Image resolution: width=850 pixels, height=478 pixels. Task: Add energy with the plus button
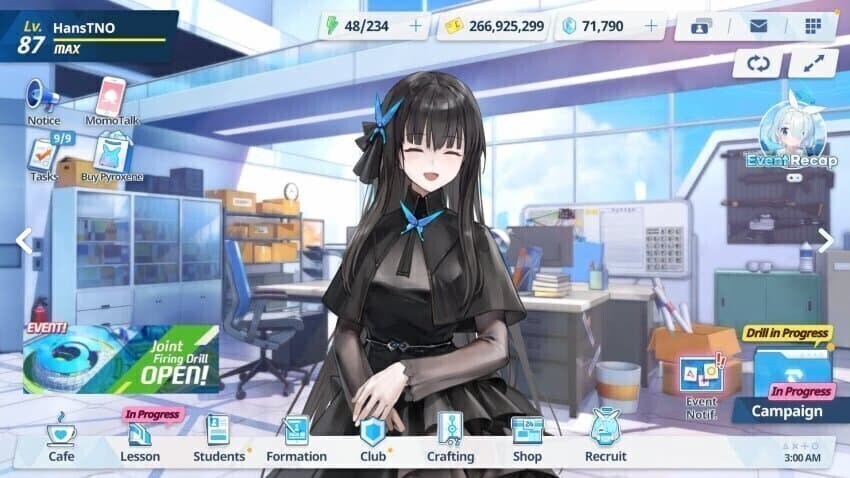415,26
